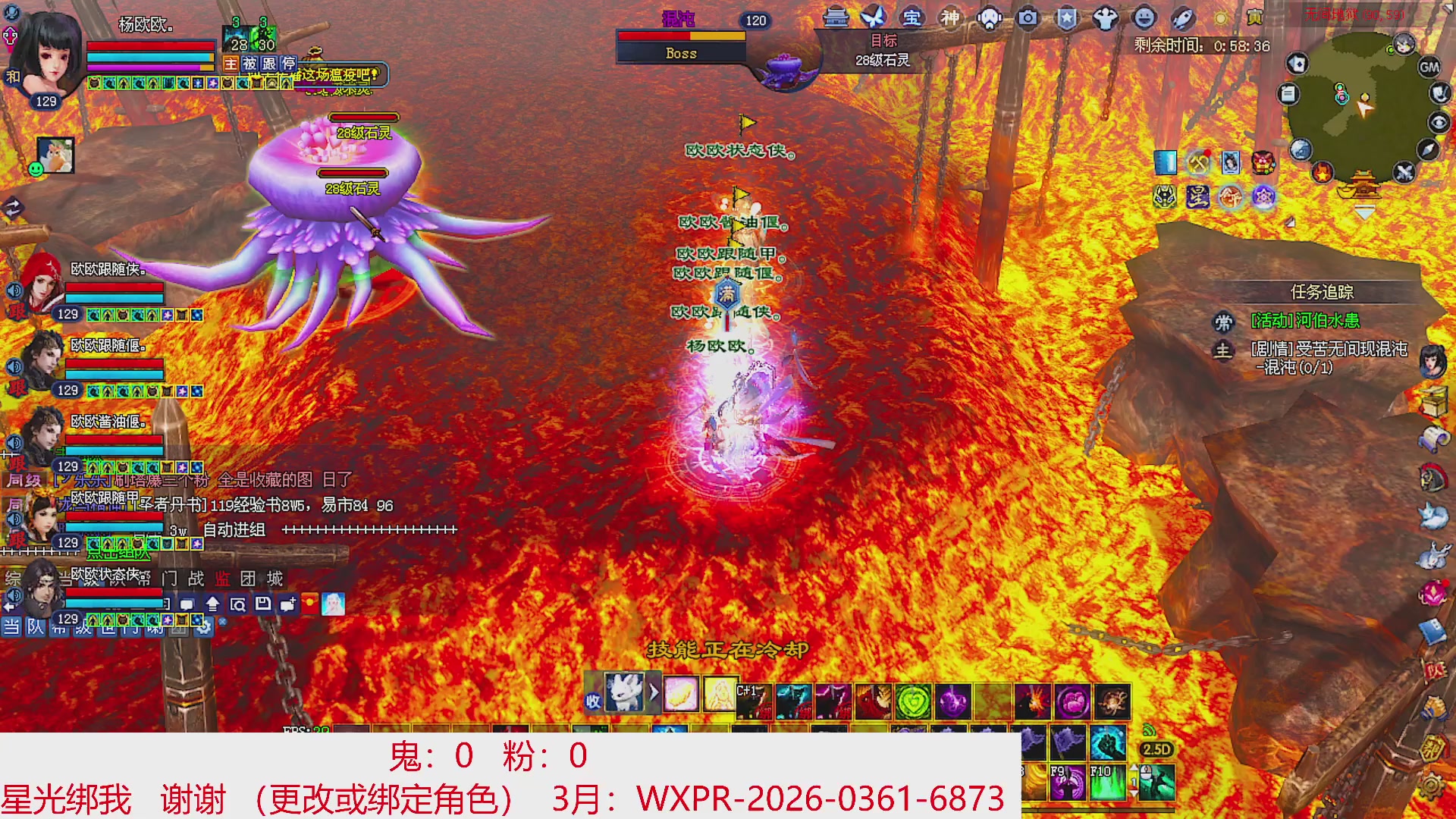
Task: Open the 宝 treasure panel
Action: 912,17
